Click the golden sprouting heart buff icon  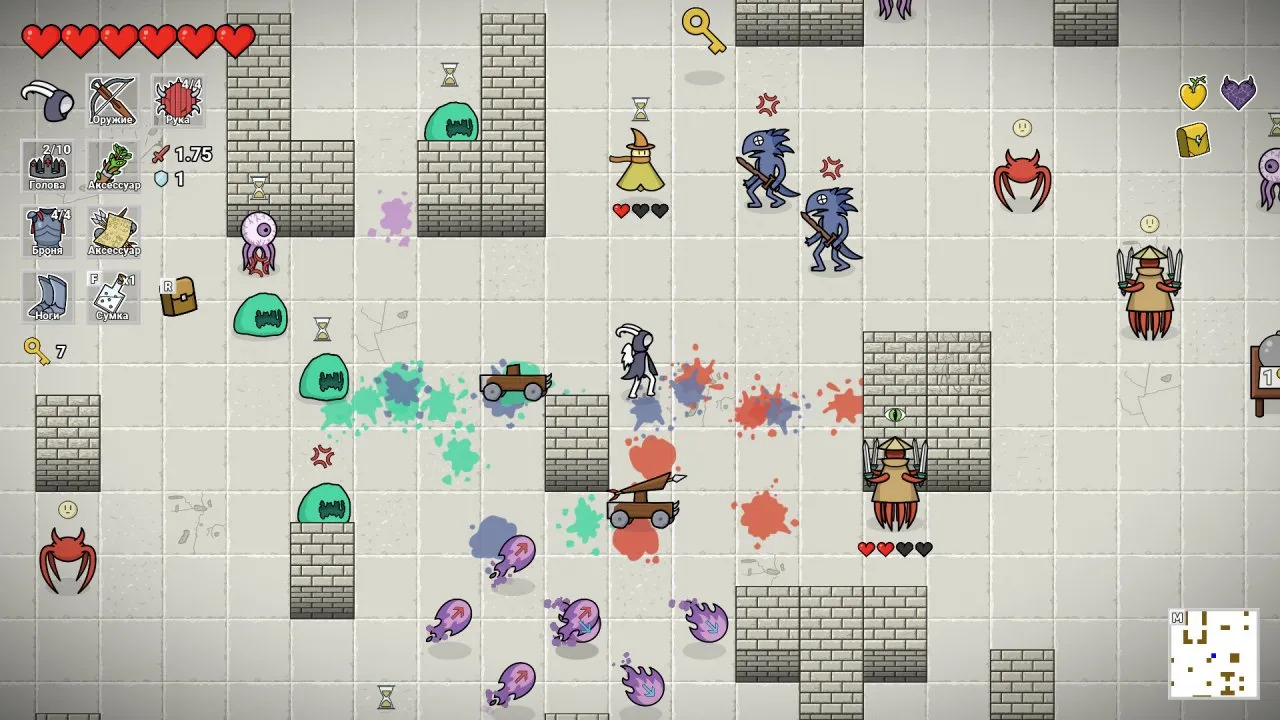tap(1193, 94)
